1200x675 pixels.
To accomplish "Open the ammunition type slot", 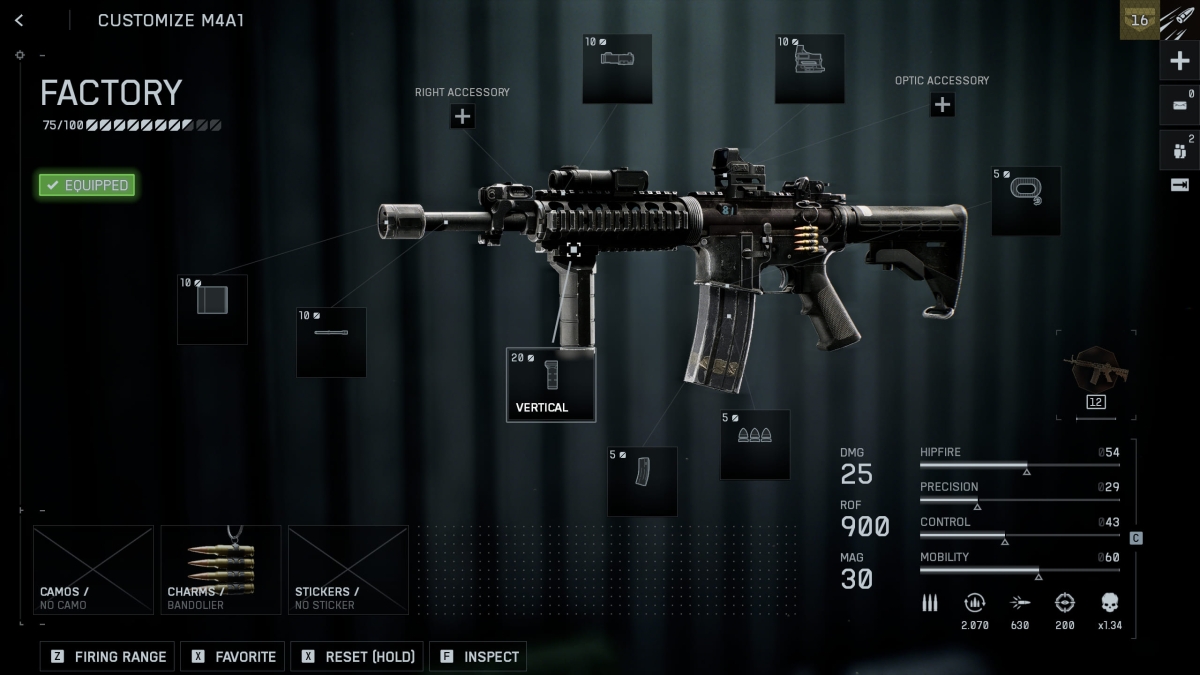I will click(755, 444).
